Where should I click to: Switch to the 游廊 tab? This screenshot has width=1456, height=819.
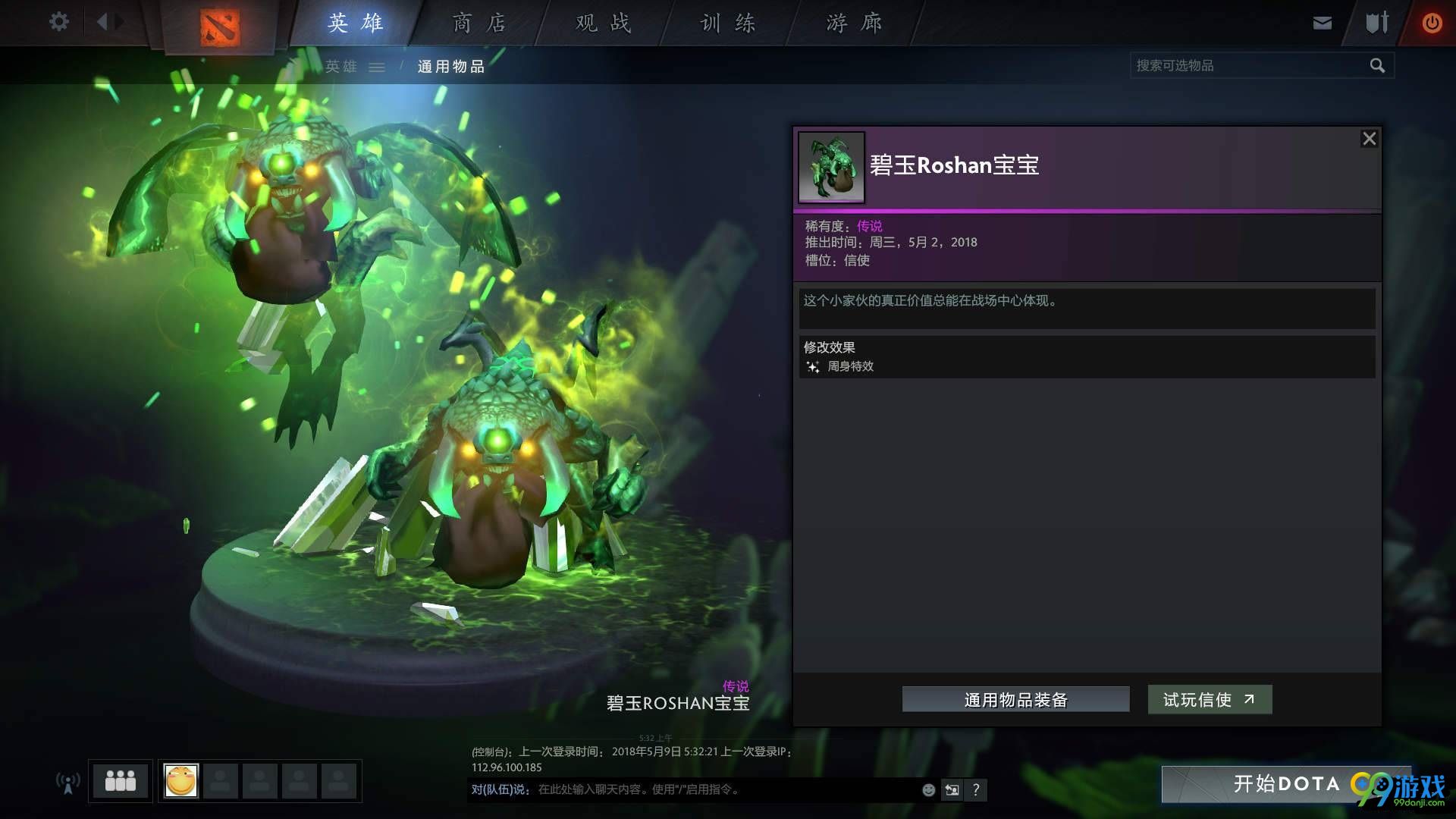[x=851, y=23]
